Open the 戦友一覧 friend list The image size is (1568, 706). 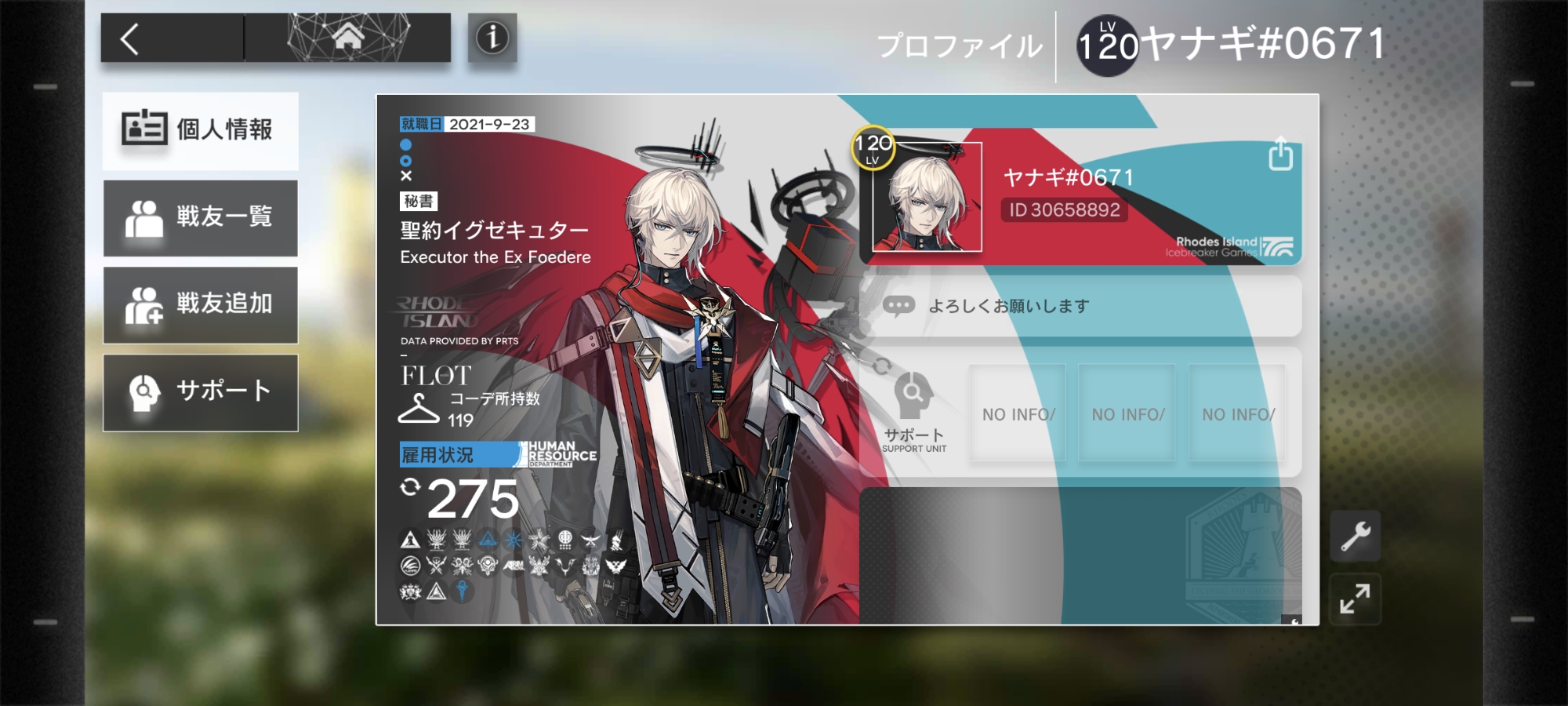[x=200, y=217]
